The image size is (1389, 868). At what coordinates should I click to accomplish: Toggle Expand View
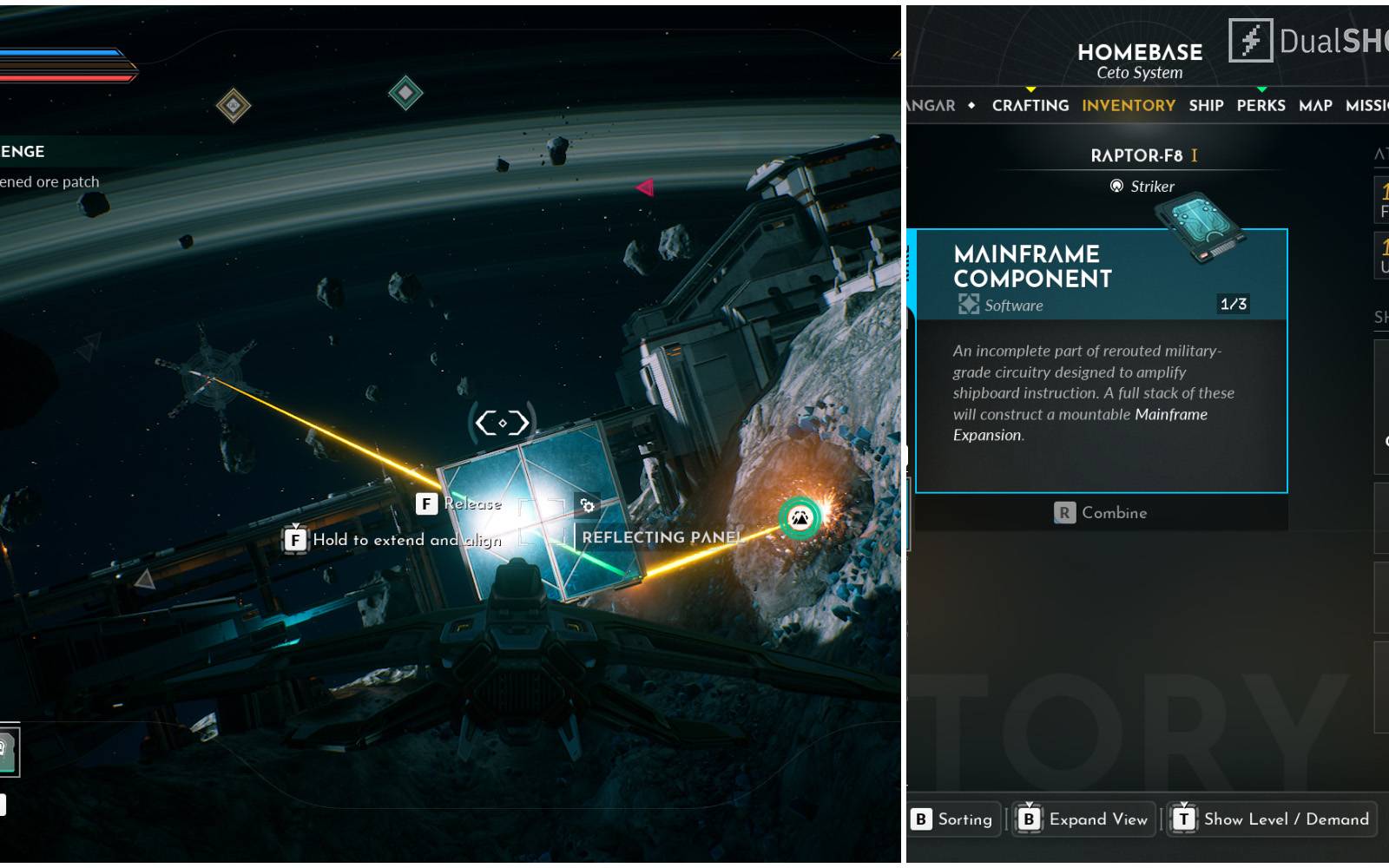[1084, 819]
